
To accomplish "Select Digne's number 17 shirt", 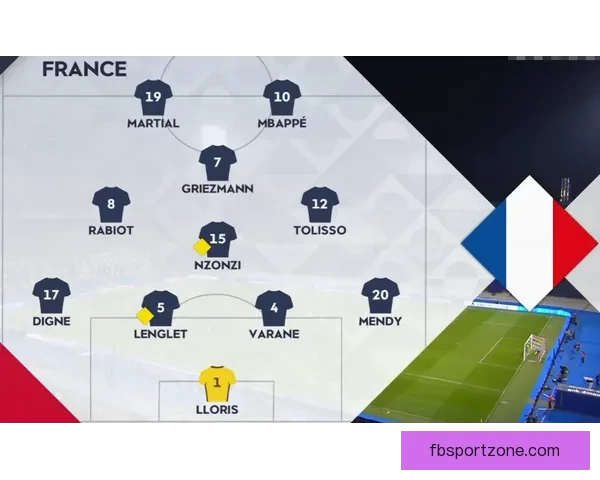I will pyautogui.click(x=51, y=295).
